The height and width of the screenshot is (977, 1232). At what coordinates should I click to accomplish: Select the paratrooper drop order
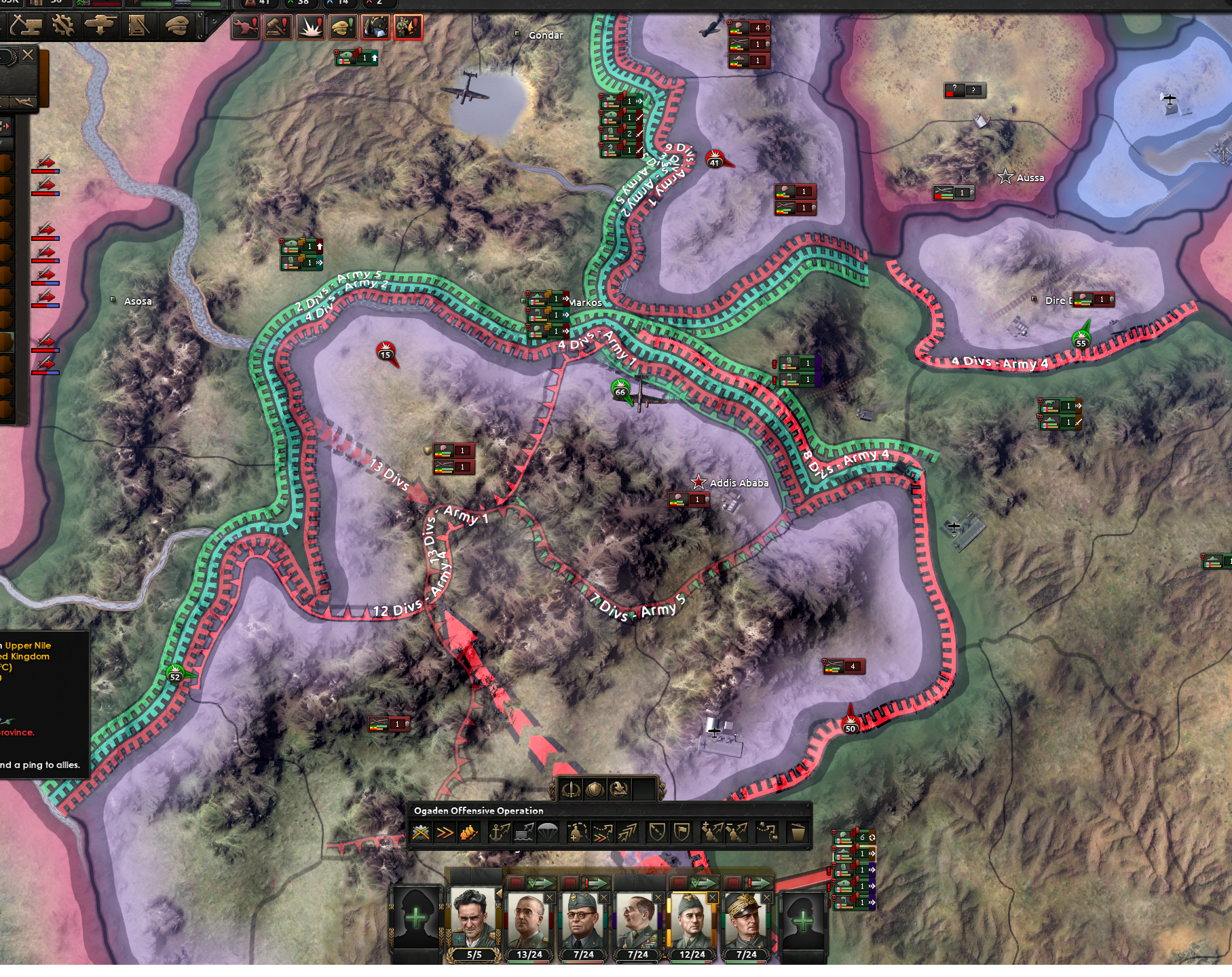click(547, 832)
